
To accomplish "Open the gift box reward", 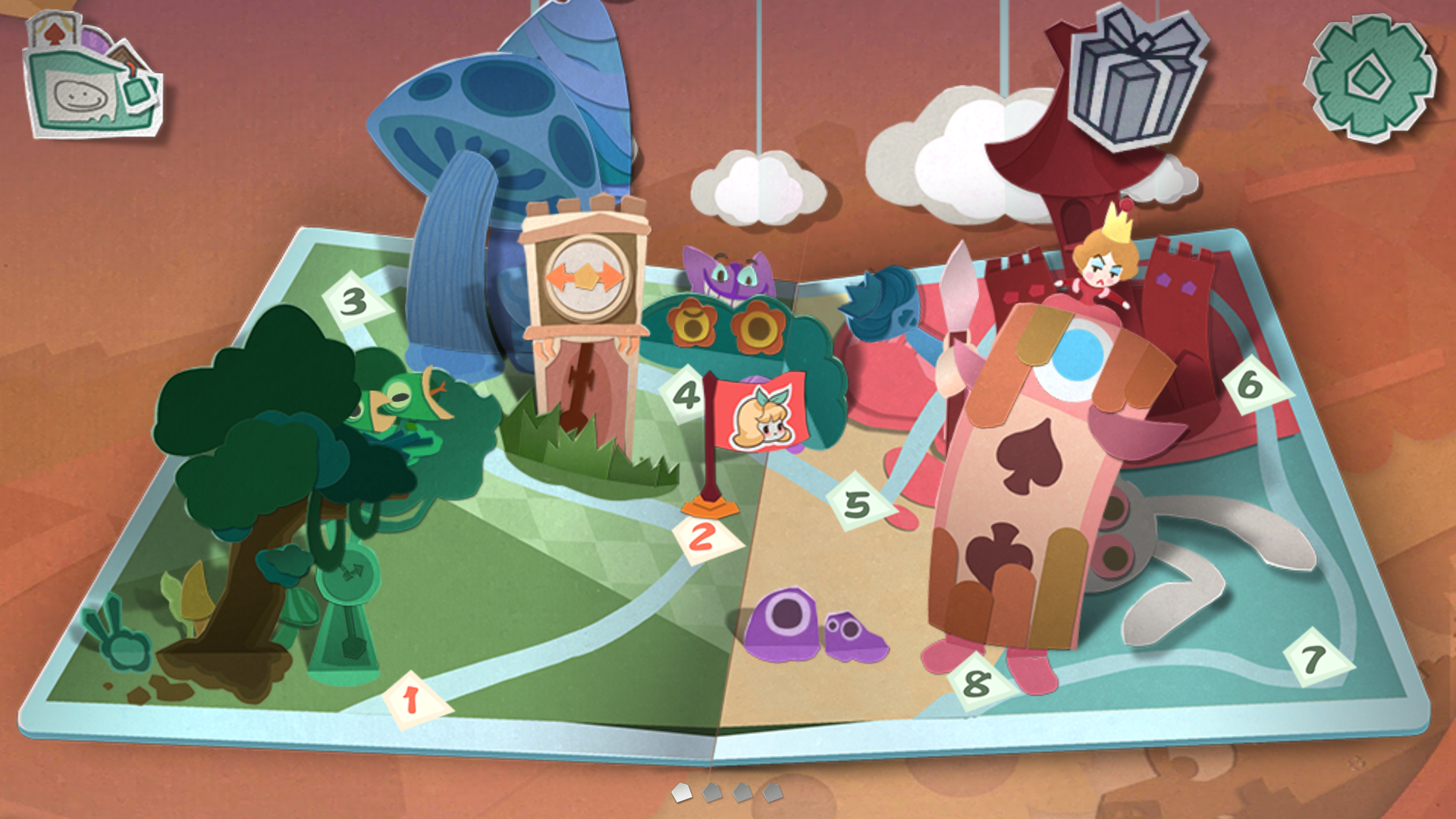I will point(1135,76).
